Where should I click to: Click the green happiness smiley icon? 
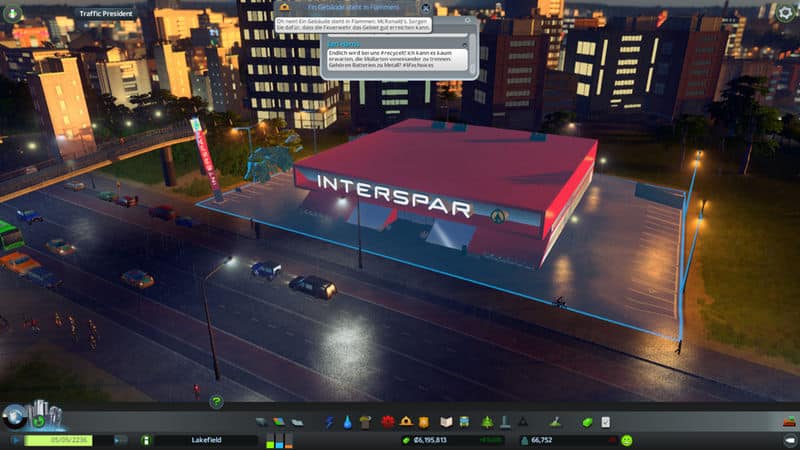pyautogui.click(x=627, y=440)
